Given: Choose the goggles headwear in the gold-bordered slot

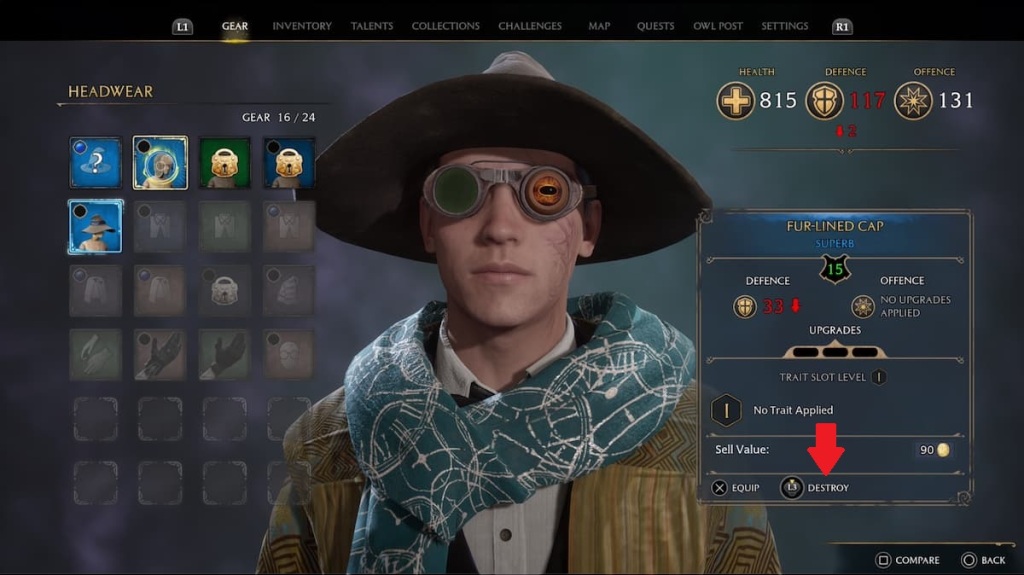Looking at the screenshot, I should (160, 162).
